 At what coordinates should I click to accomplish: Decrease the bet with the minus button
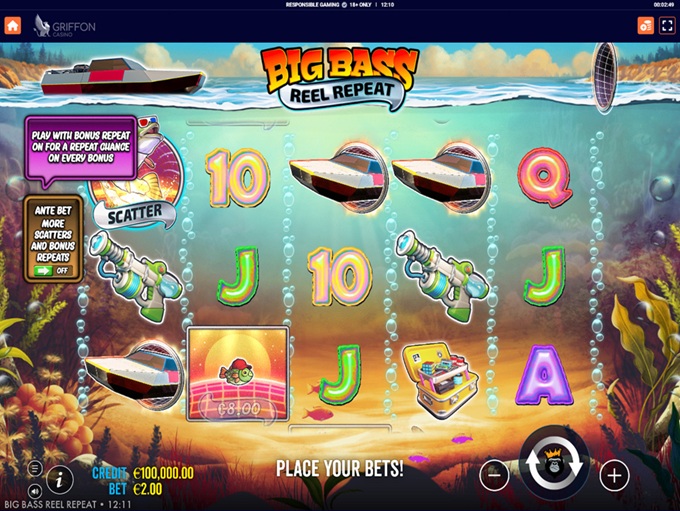point(494,475)
